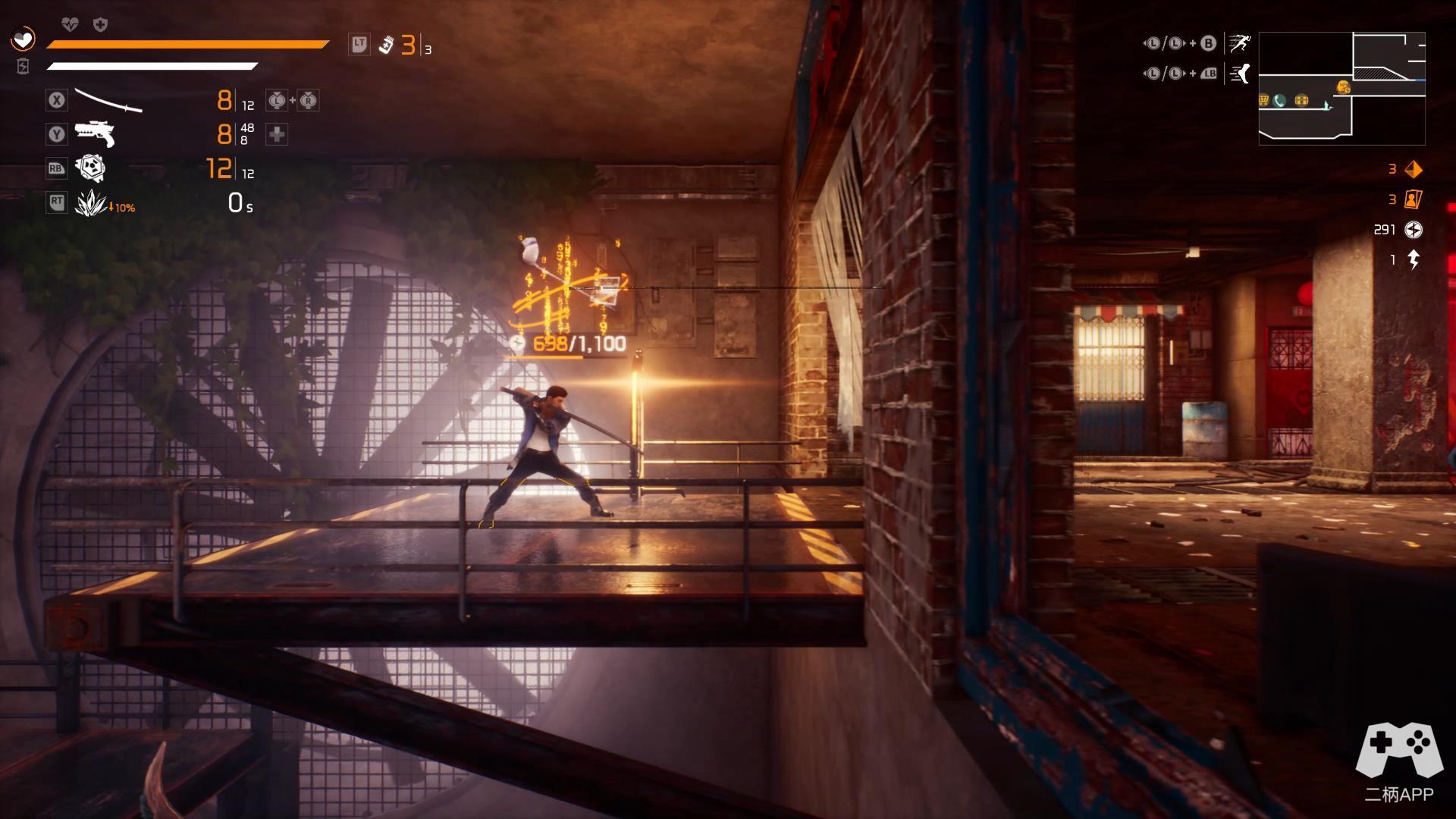Click the heart character status icon
The width and height of the screenshot is (1456, 819).
[x=24, y=38]
